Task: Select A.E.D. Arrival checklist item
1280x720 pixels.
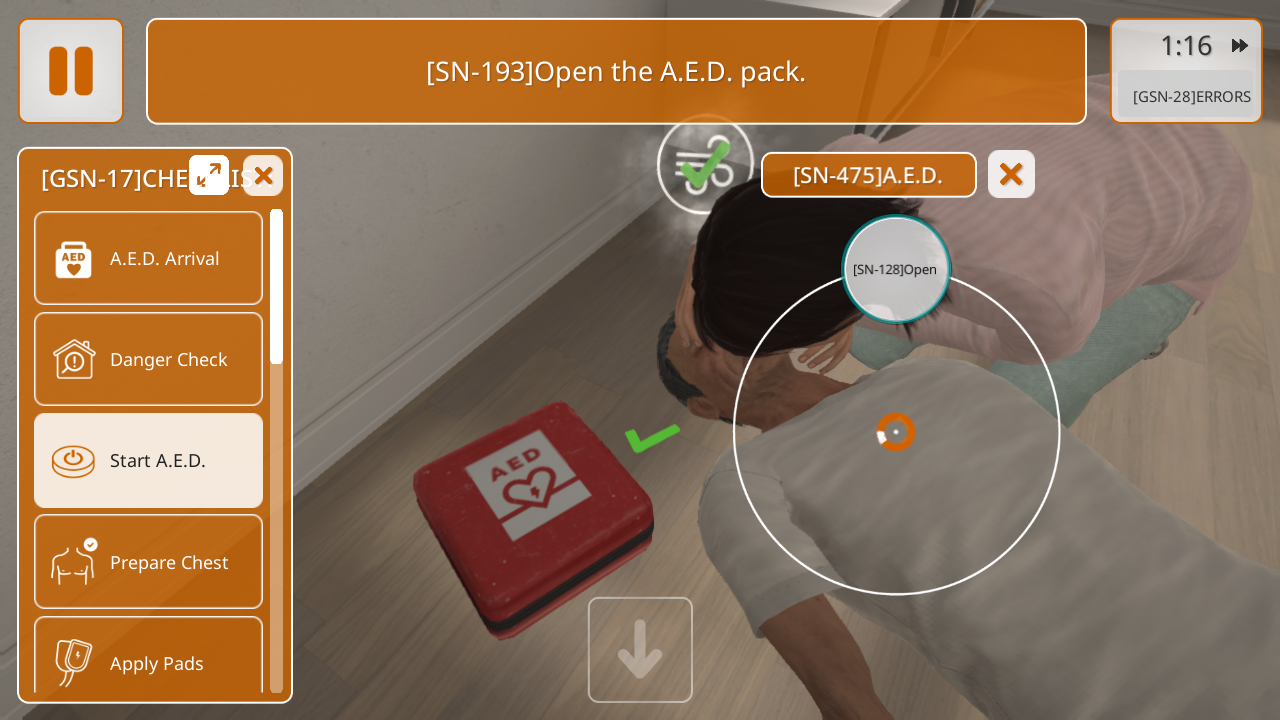Action: pos(148,258)
